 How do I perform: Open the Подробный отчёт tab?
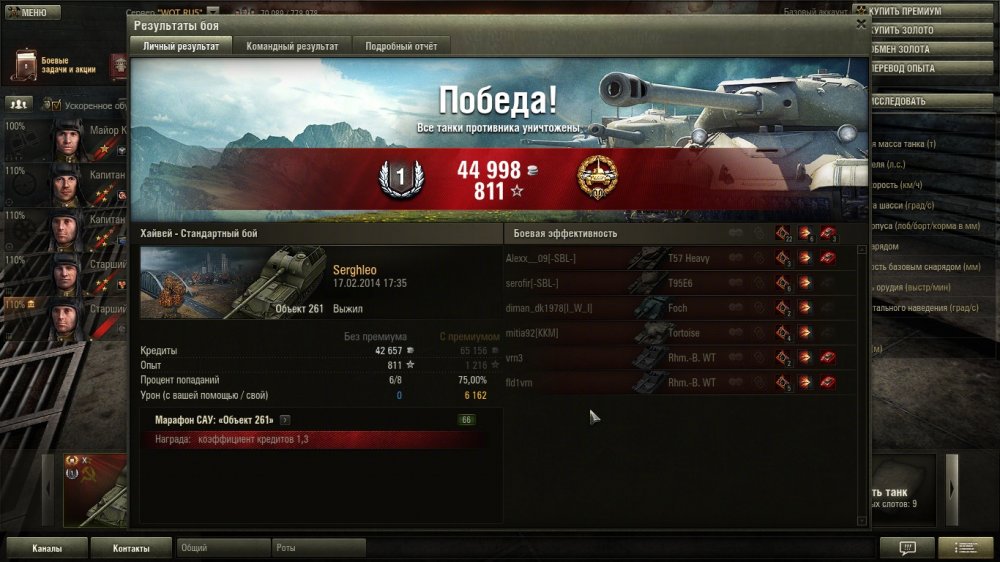coord(401,46)
